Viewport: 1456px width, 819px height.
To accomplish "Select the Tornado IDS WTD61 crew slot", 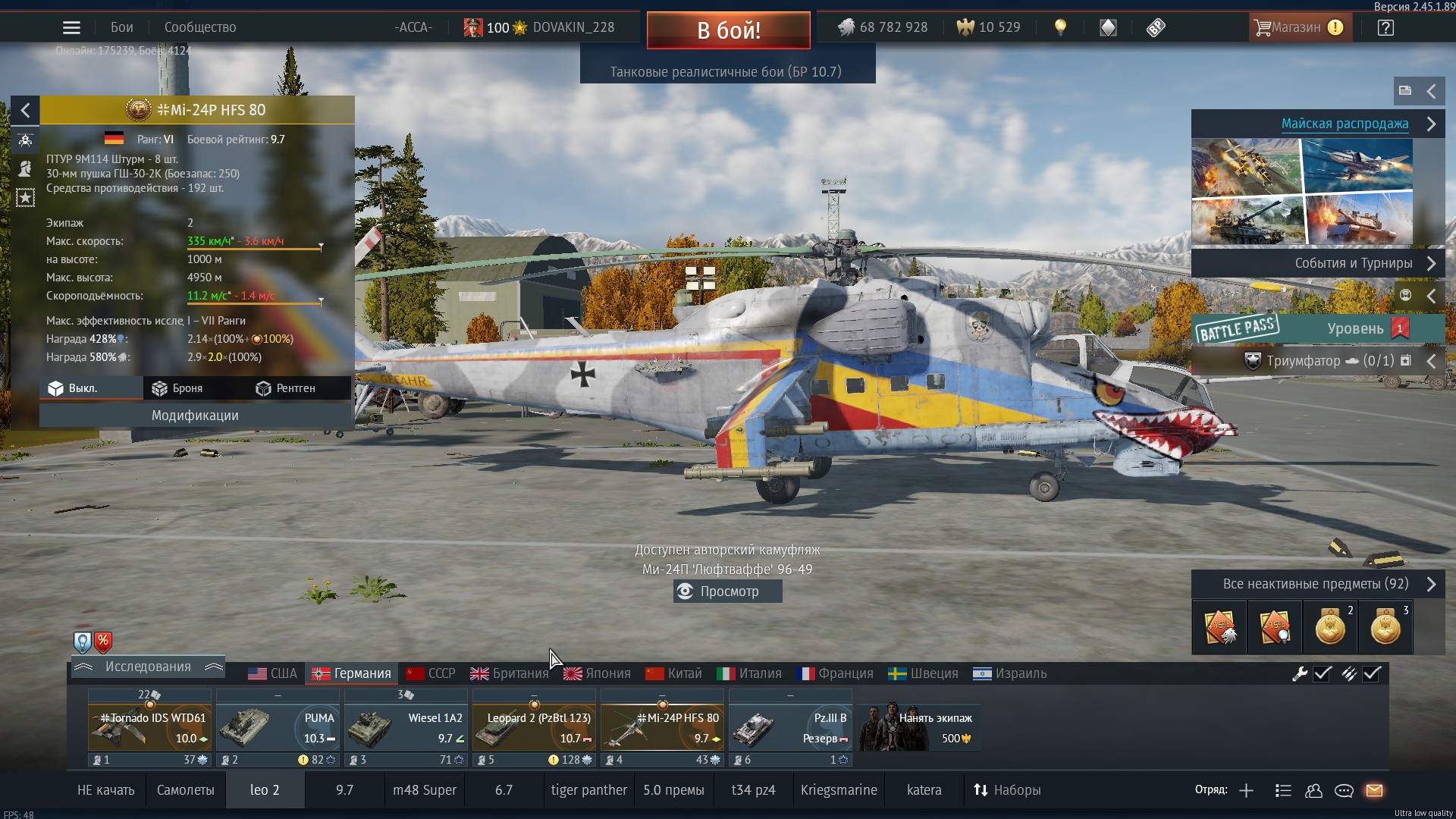I will pos(149,726).
